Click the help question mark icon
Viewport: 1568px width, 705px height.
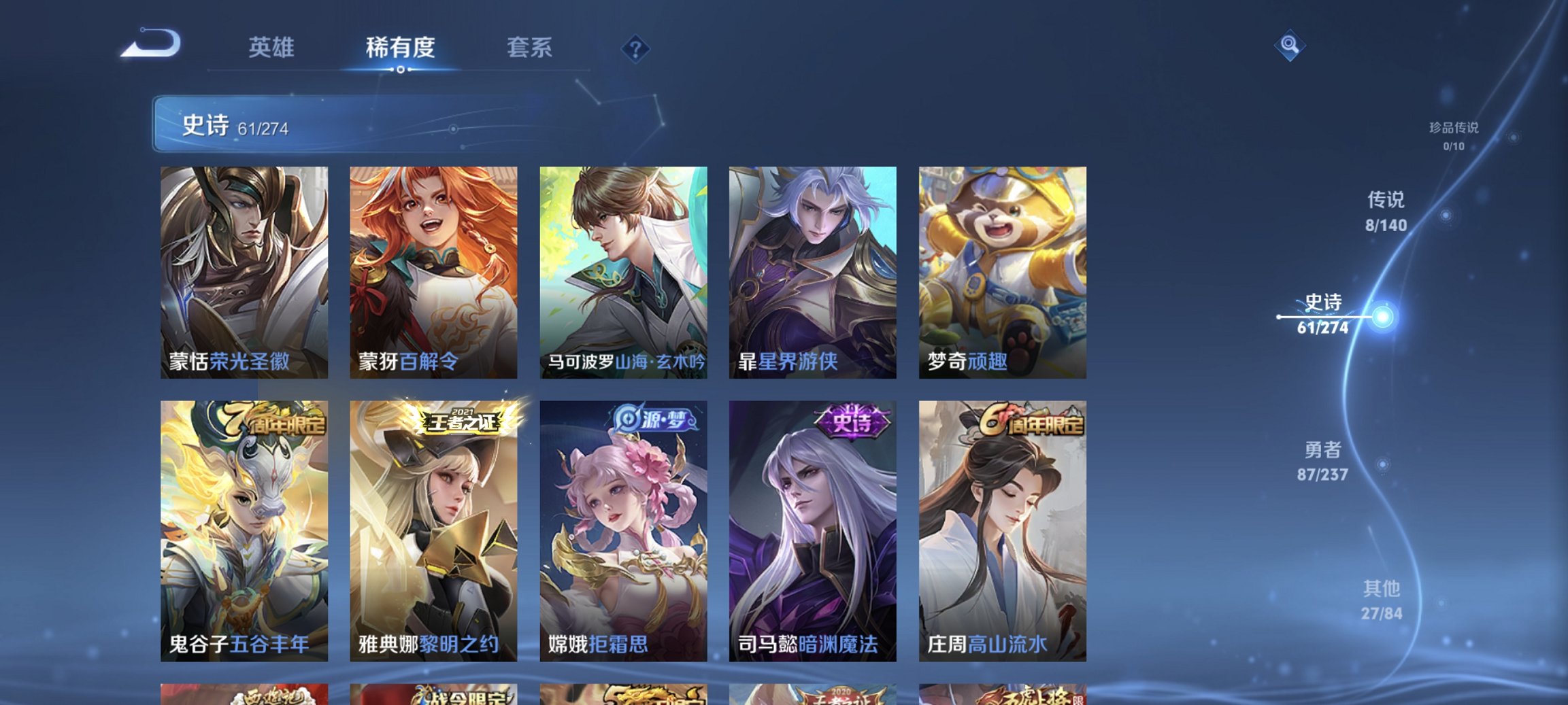point(633,48)
